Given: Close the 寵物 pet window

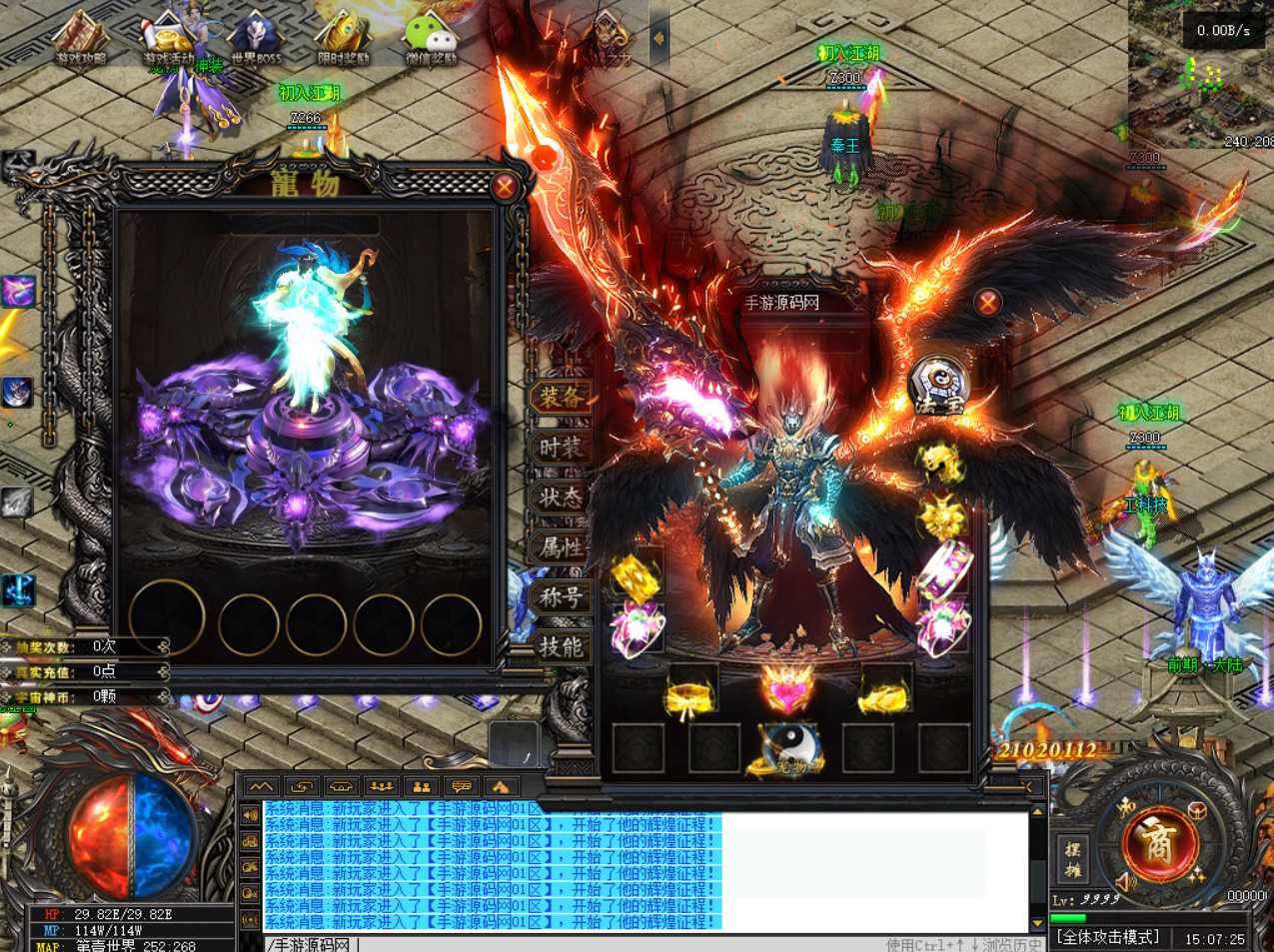Looking at the screenshot, I should click(x=505, y=186).
